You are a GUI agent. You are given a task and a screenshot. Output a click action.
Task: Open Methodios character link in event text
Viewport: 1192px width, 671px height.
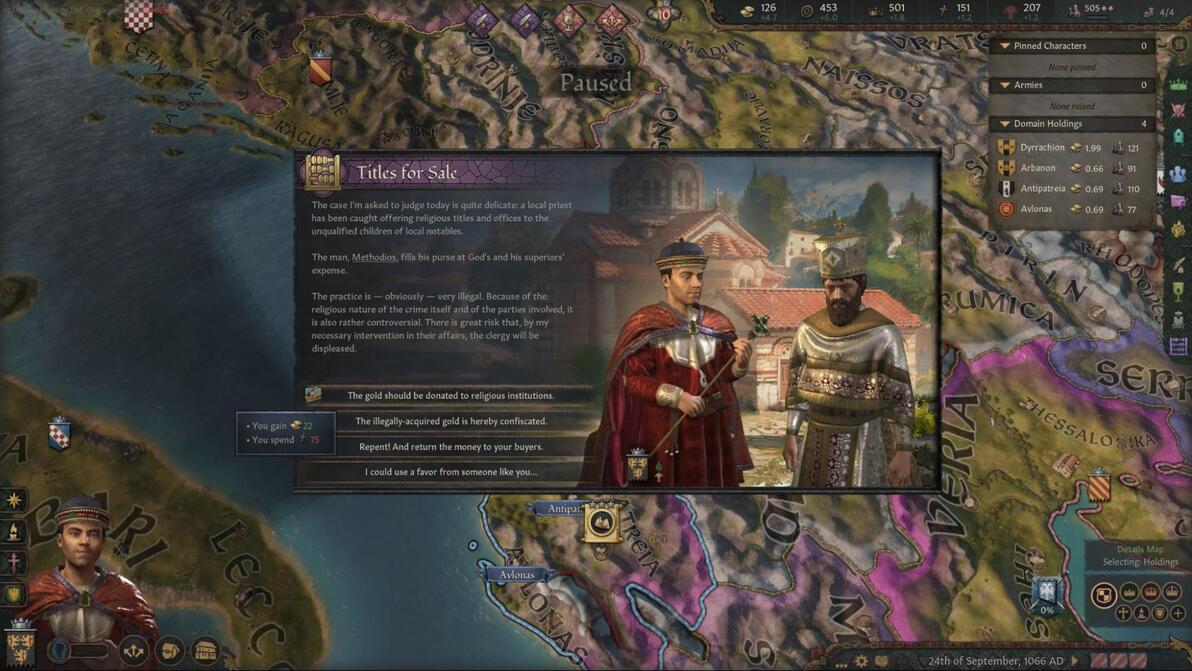click(x=374, y=257)
